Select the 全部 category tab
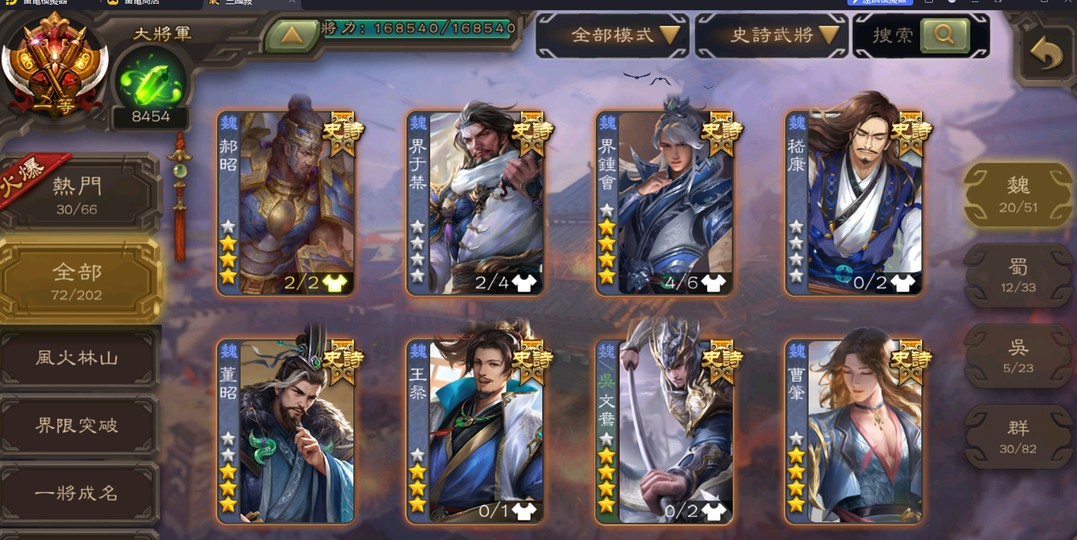 [78, 280]
